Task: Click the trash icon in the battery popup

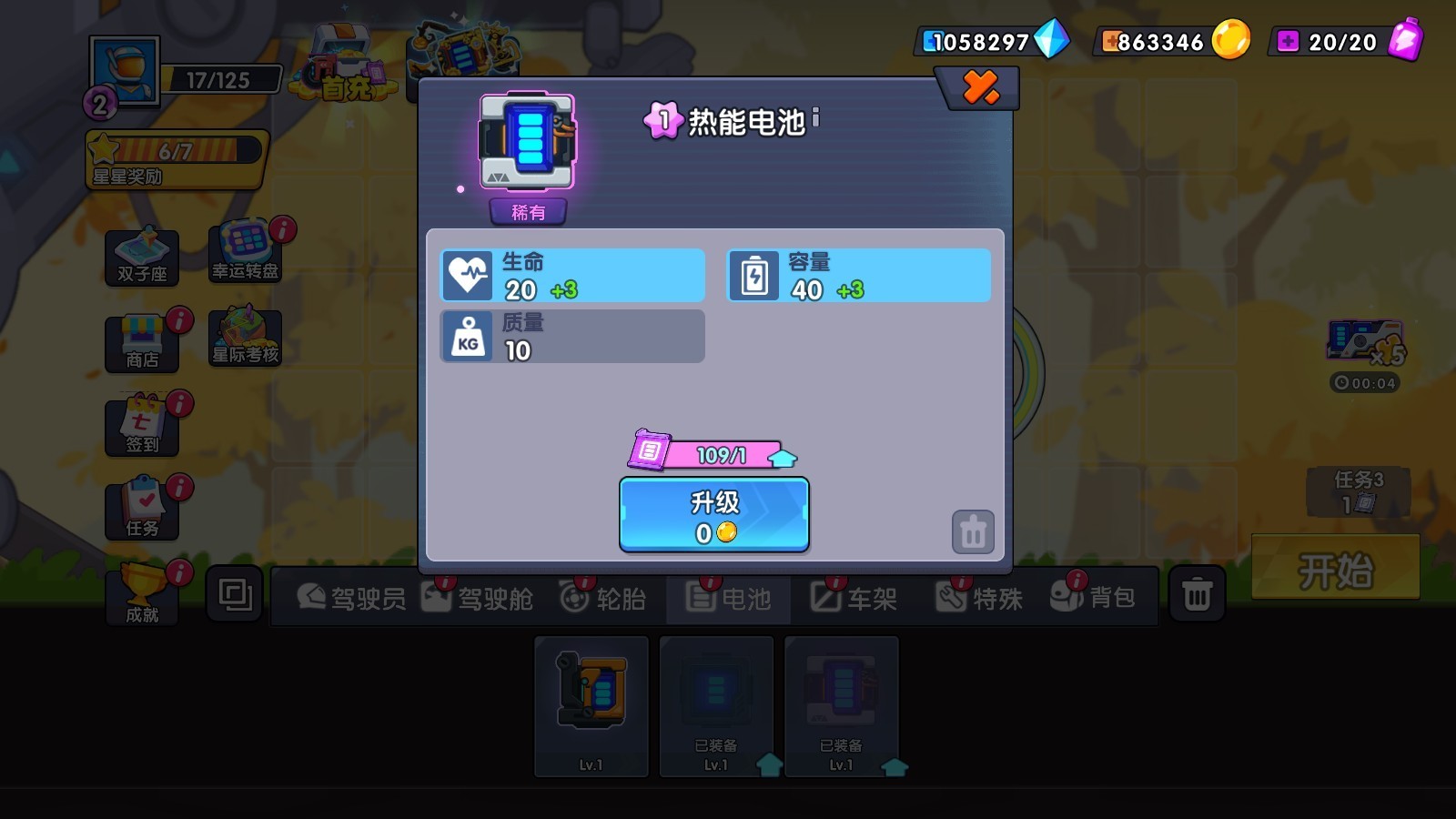Action: click(x=972, y=531)
